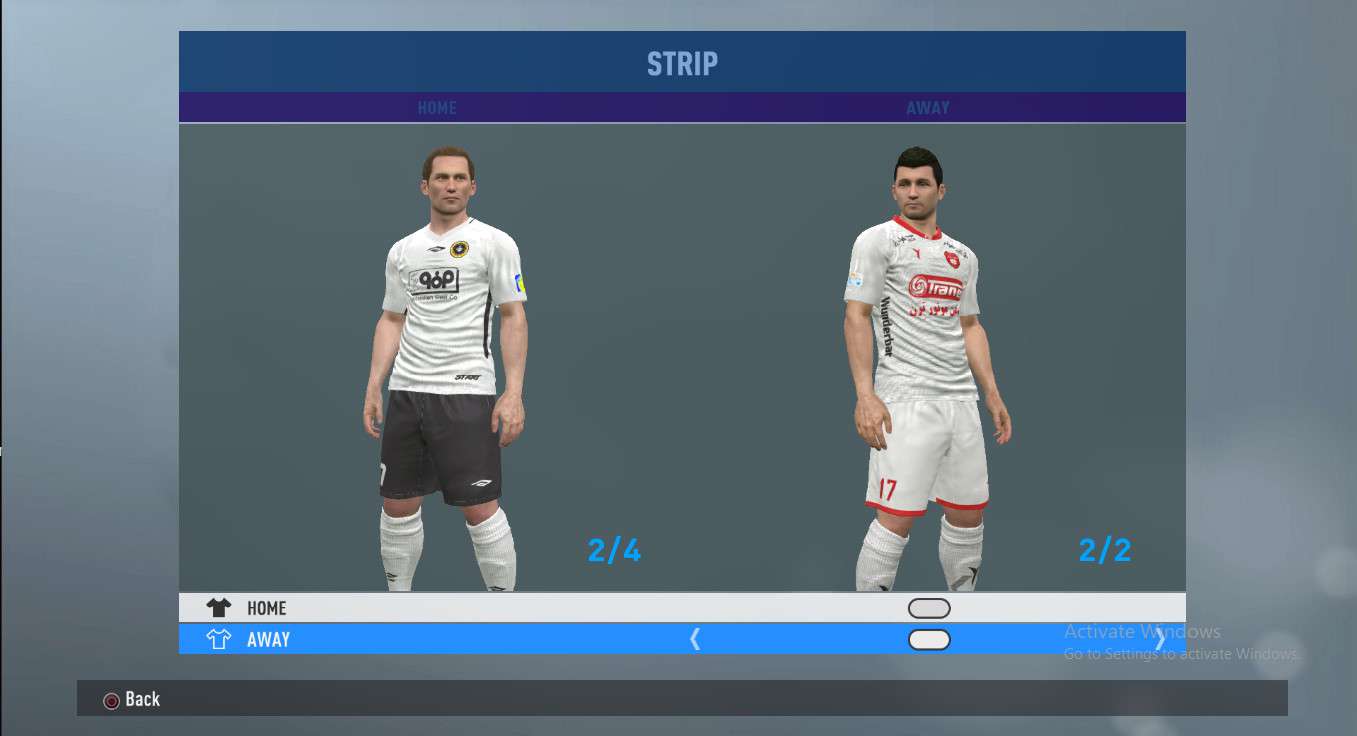Switch to the AWAY team header tab

pyautogui.click(x=928, y=108)
